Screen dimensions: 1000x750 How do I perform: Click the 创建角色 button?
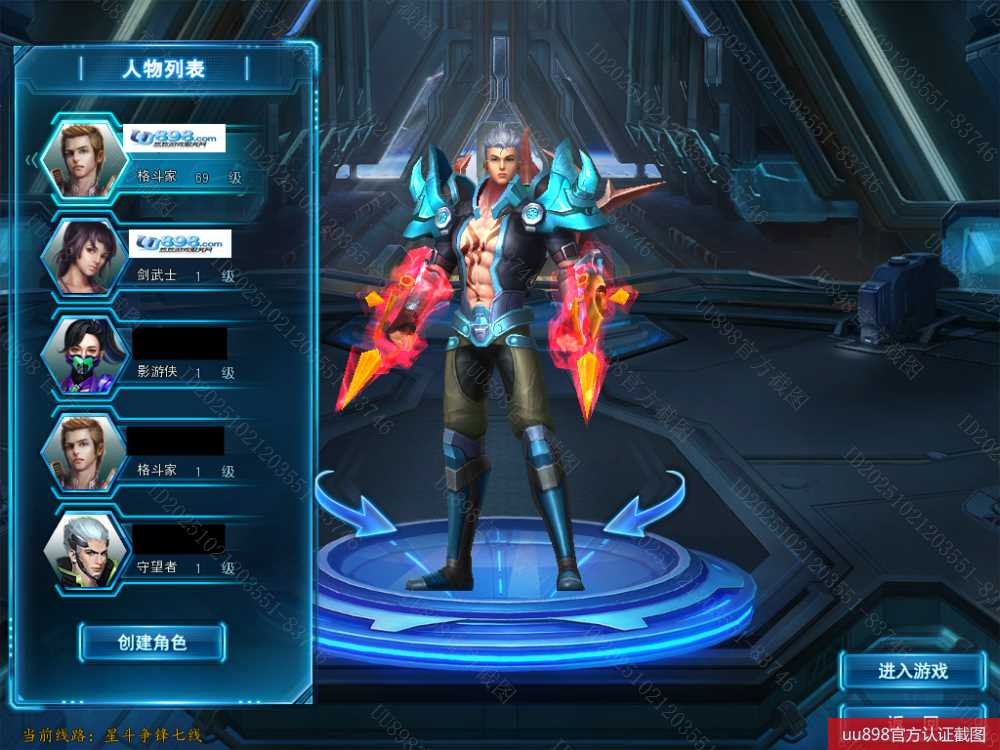click(x=152, y=643)
